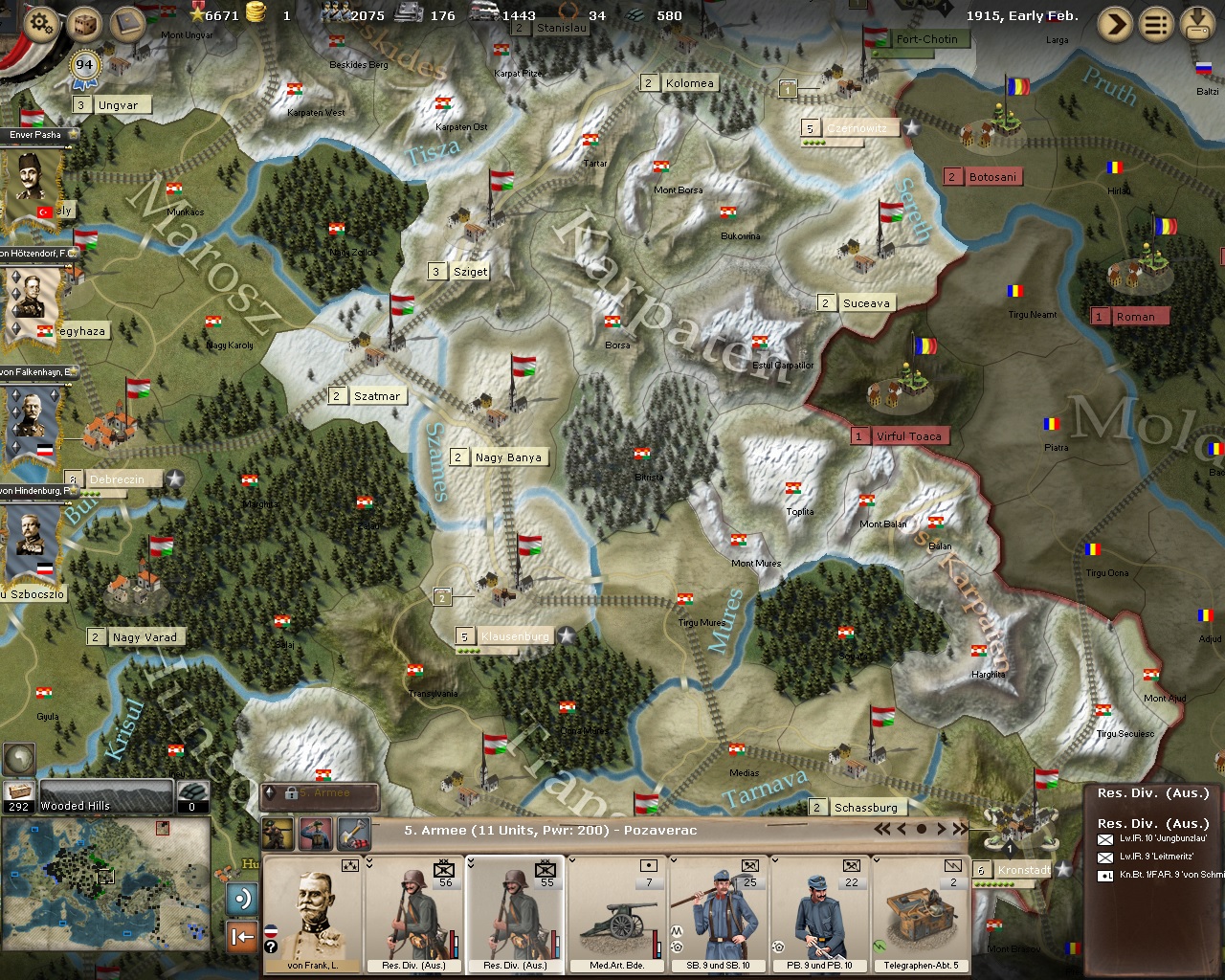Open the gear options button
Screen dimensions: 1225x980
pos(39,23)
